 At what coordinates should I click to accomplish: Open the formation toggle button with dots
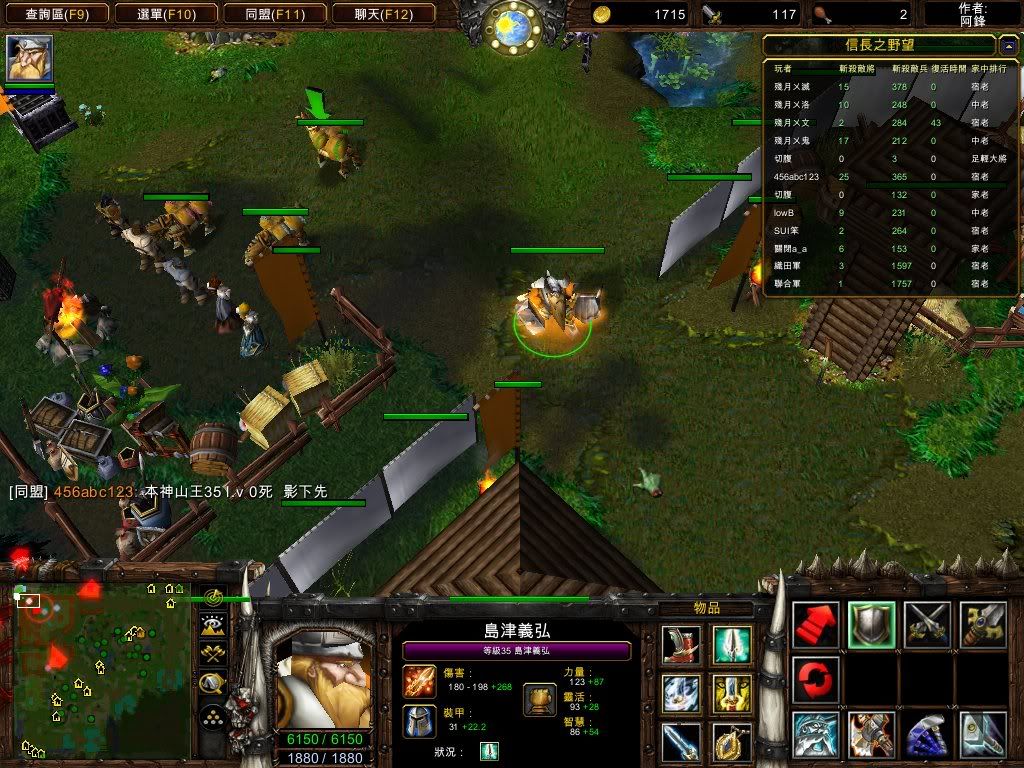tap(212, 715)
